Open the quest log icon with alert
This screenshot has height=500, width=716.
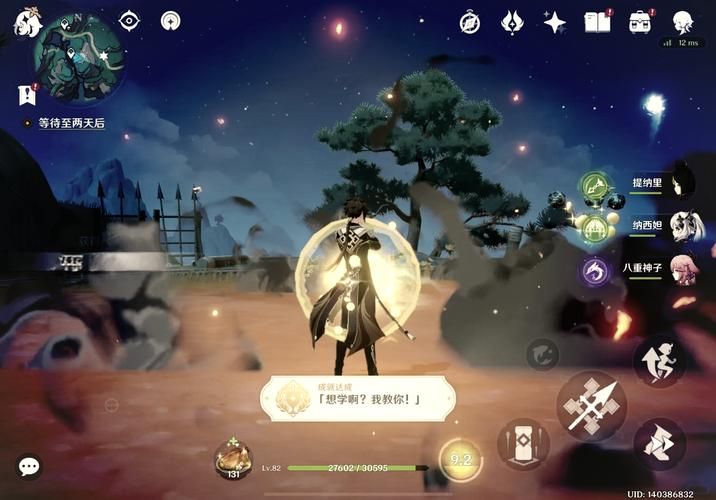coord(26,94)
